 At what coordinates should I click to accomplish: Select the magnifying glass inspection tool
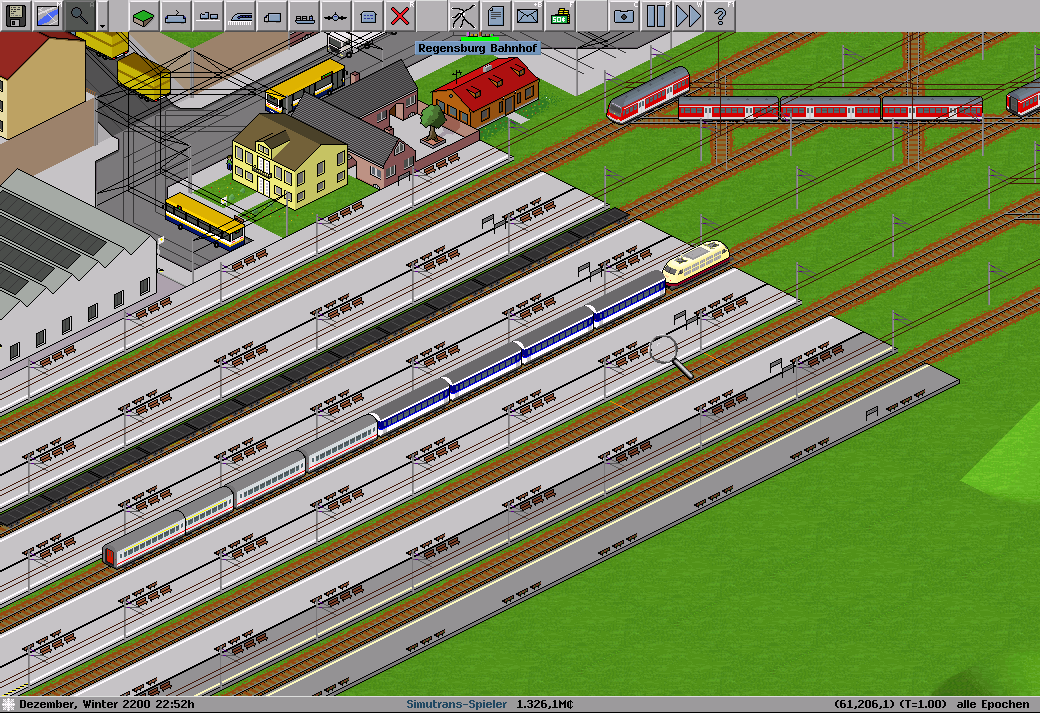click(x=79, y=15)
